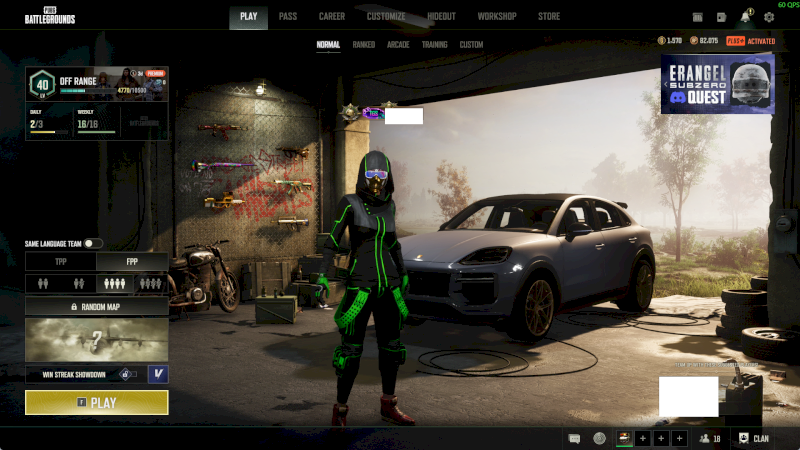Open the friends list showing 18
Image resolution: width=800 pixels, height=450 pixels.
coord(711,438)
